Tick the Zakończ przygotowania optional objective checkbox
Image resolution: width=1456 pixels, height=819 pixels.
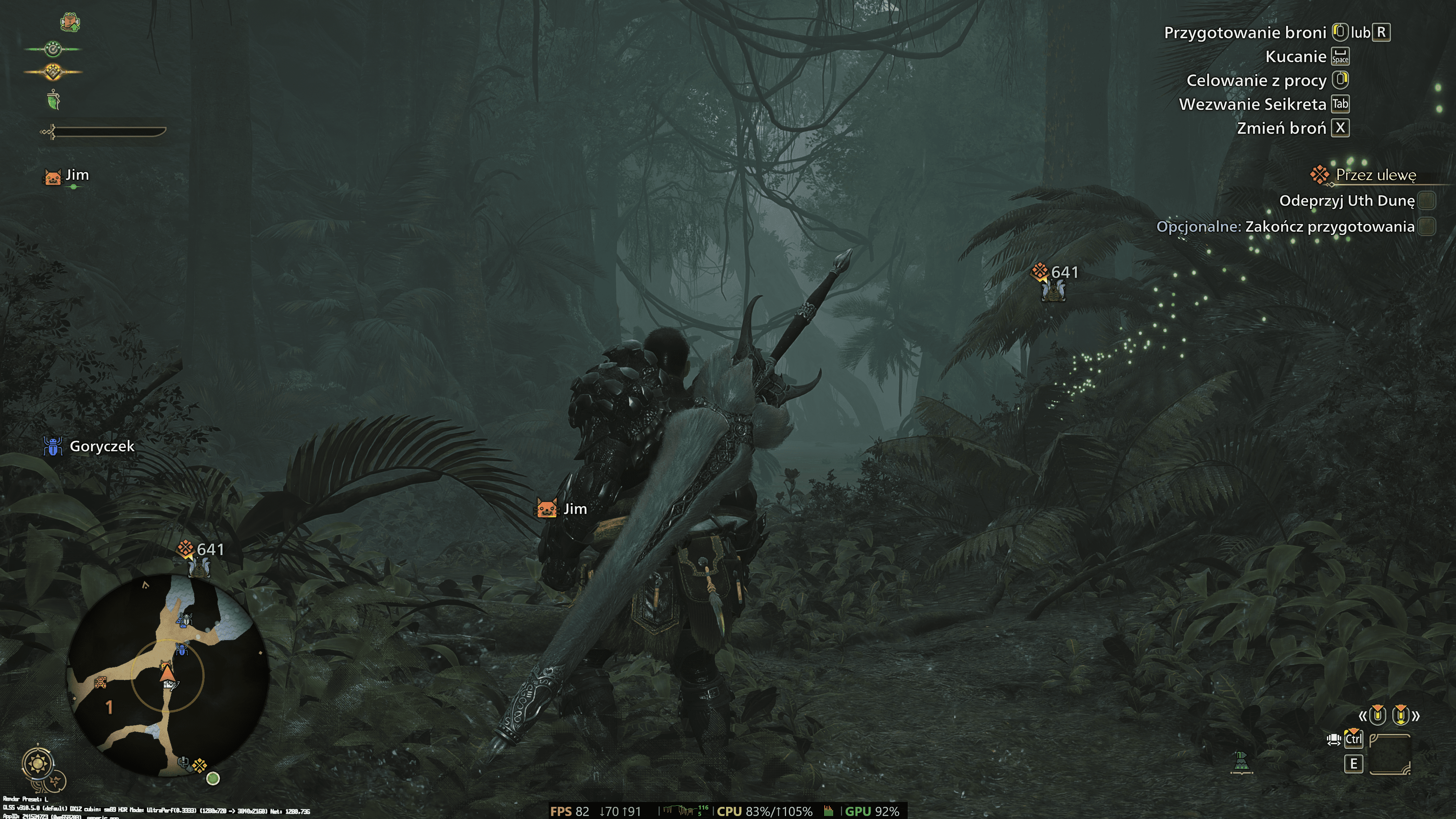[x=1426, y=227]
